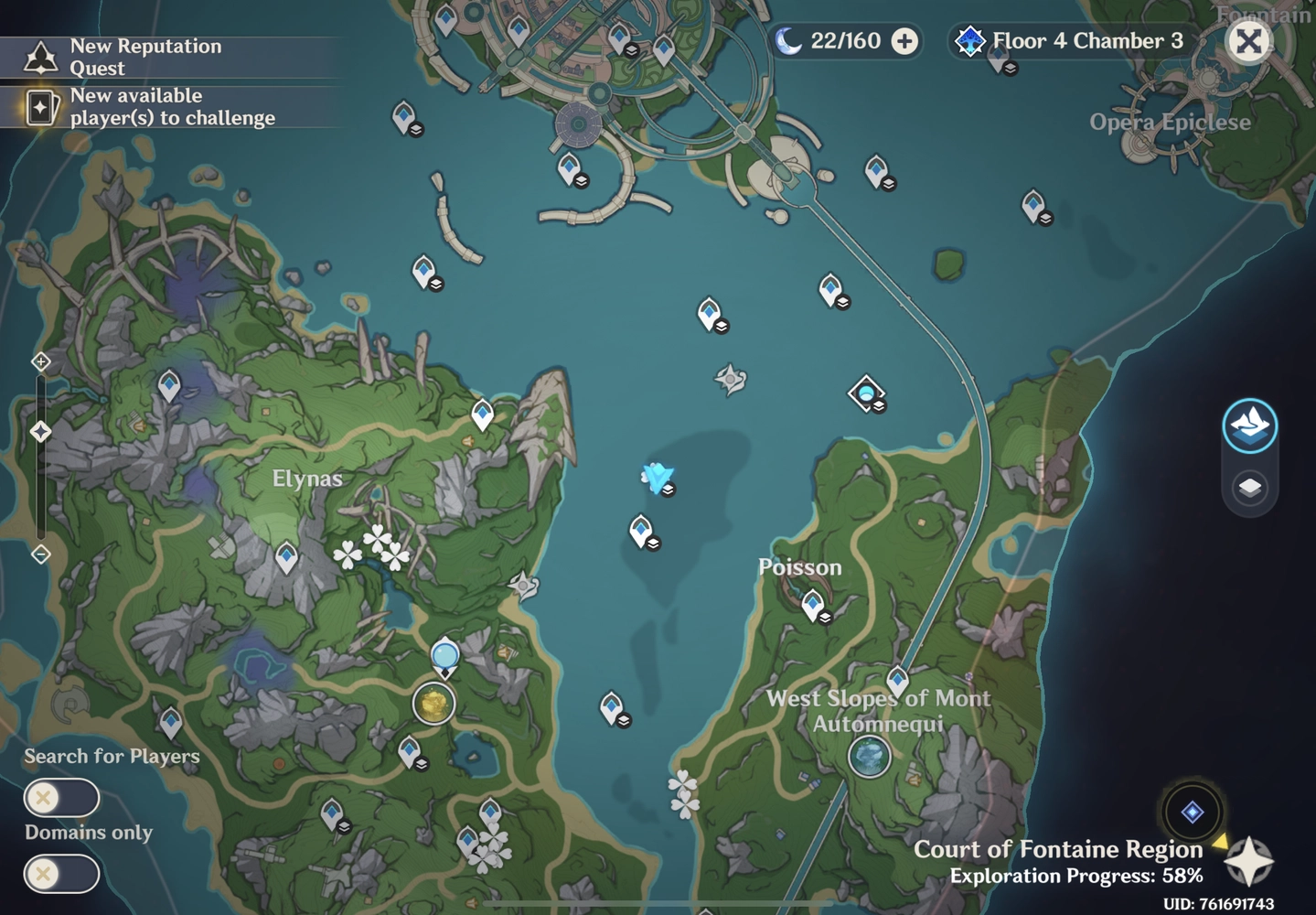The image size is (1316, 915).
Task: Select the teleport waypoint at Poisson
Action: coord(812,604)
